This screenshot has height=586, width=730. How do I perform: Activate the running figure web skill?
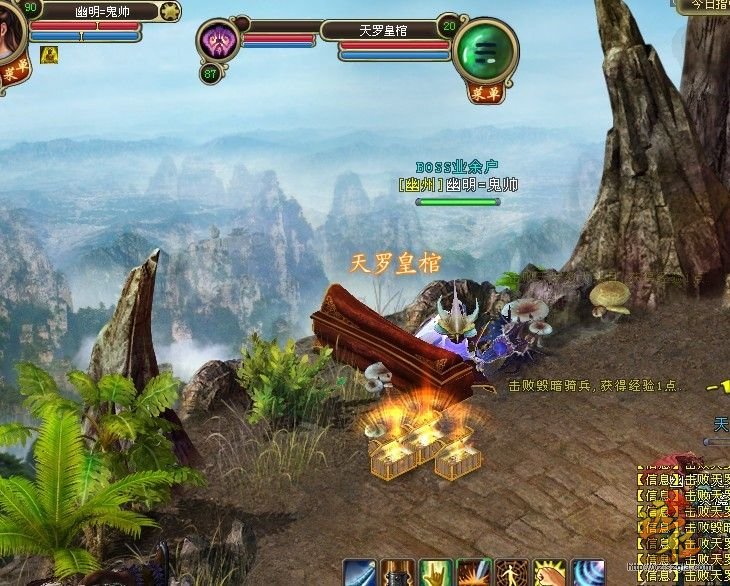pyautogui.click(x=512, y=574)
